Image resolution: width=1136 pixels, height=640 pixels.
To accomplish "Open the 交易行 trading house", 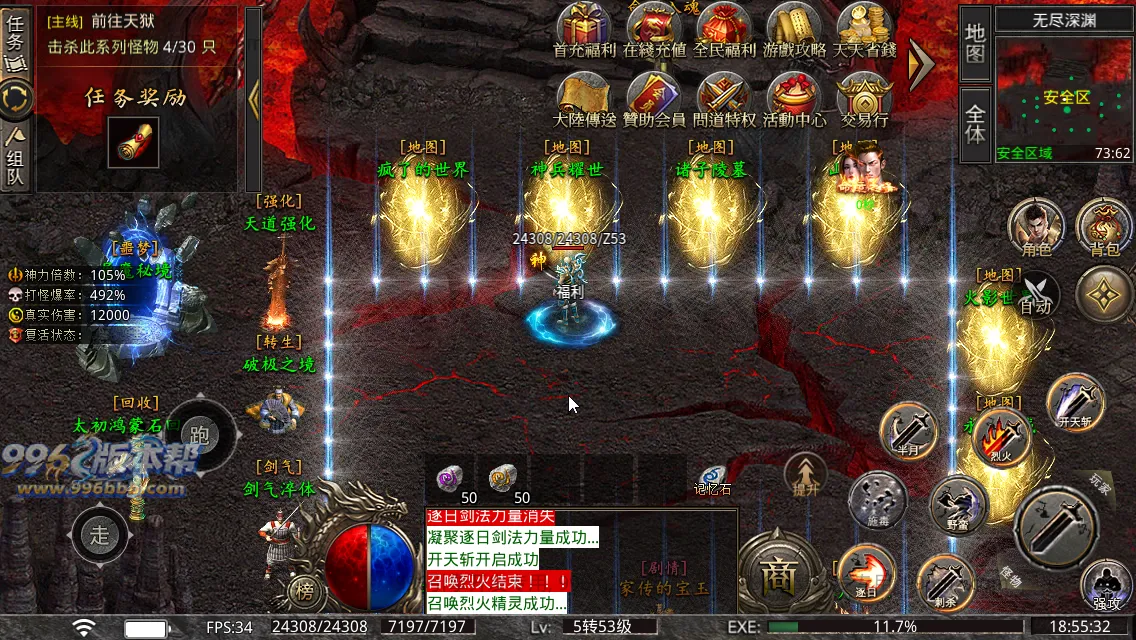I will (864, 97).
